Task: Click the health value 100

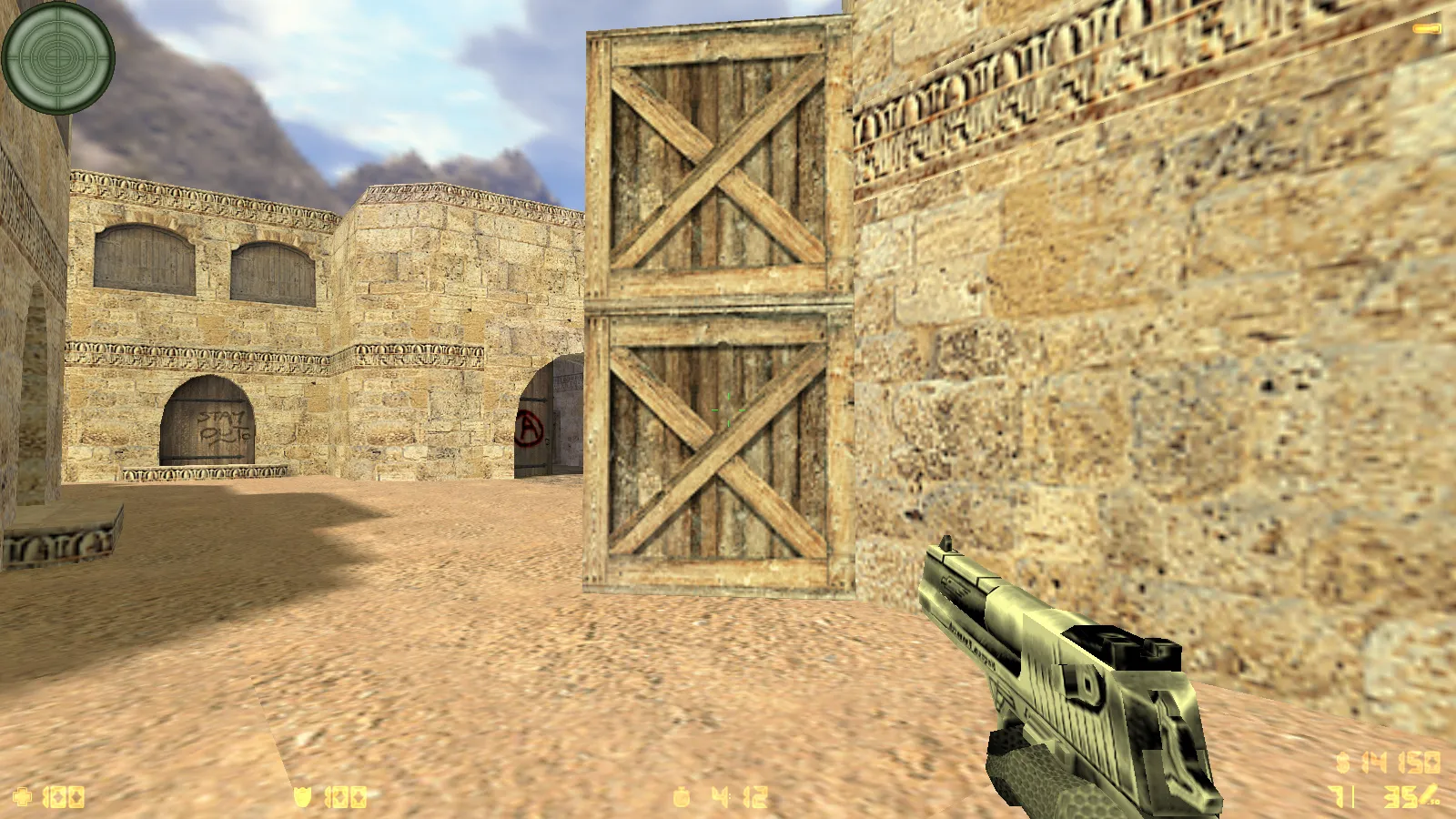Action: pyautogui.click(x=64, y=798)
